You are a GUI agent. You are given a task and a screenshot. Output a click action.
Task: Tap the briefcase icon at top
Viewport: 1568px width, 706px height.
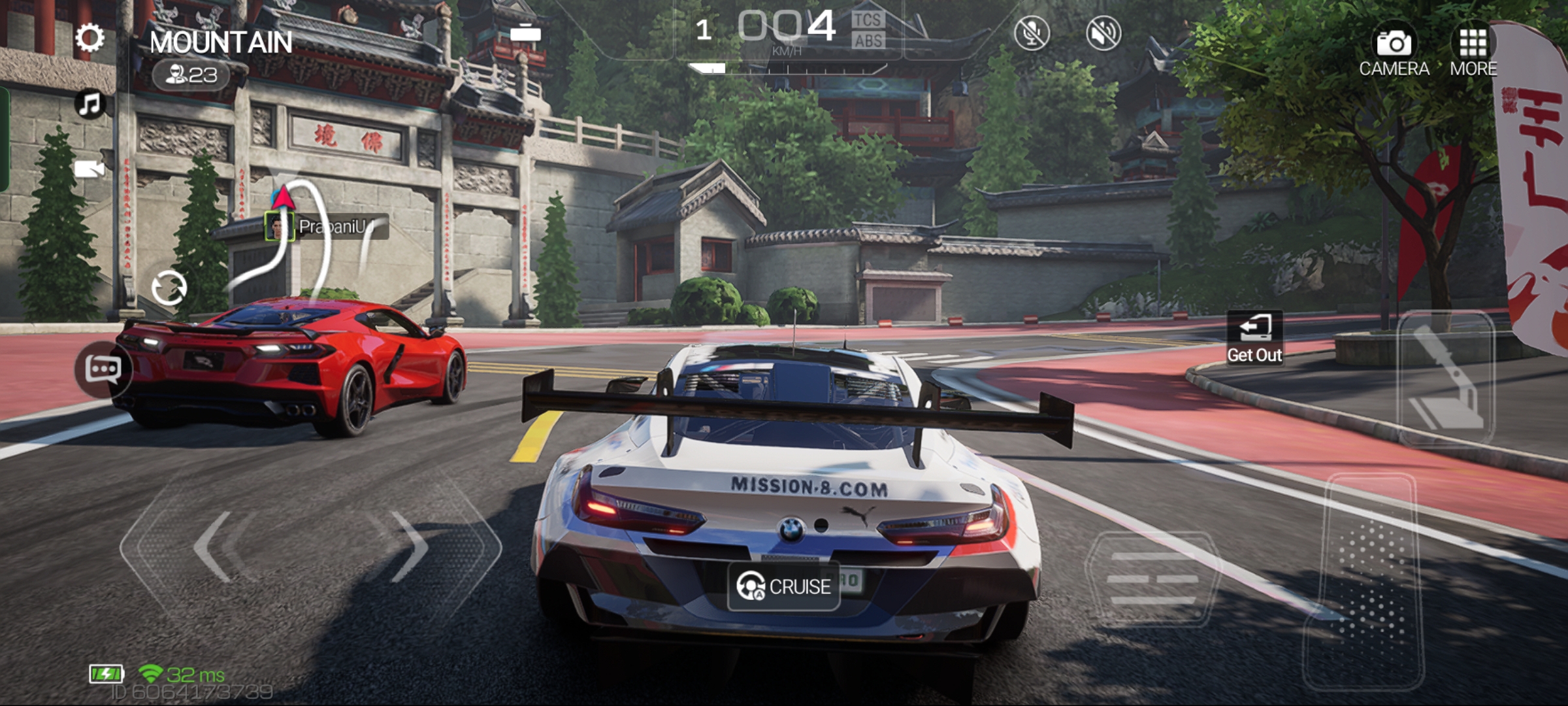pyautogui.click(x=525, y=32)
